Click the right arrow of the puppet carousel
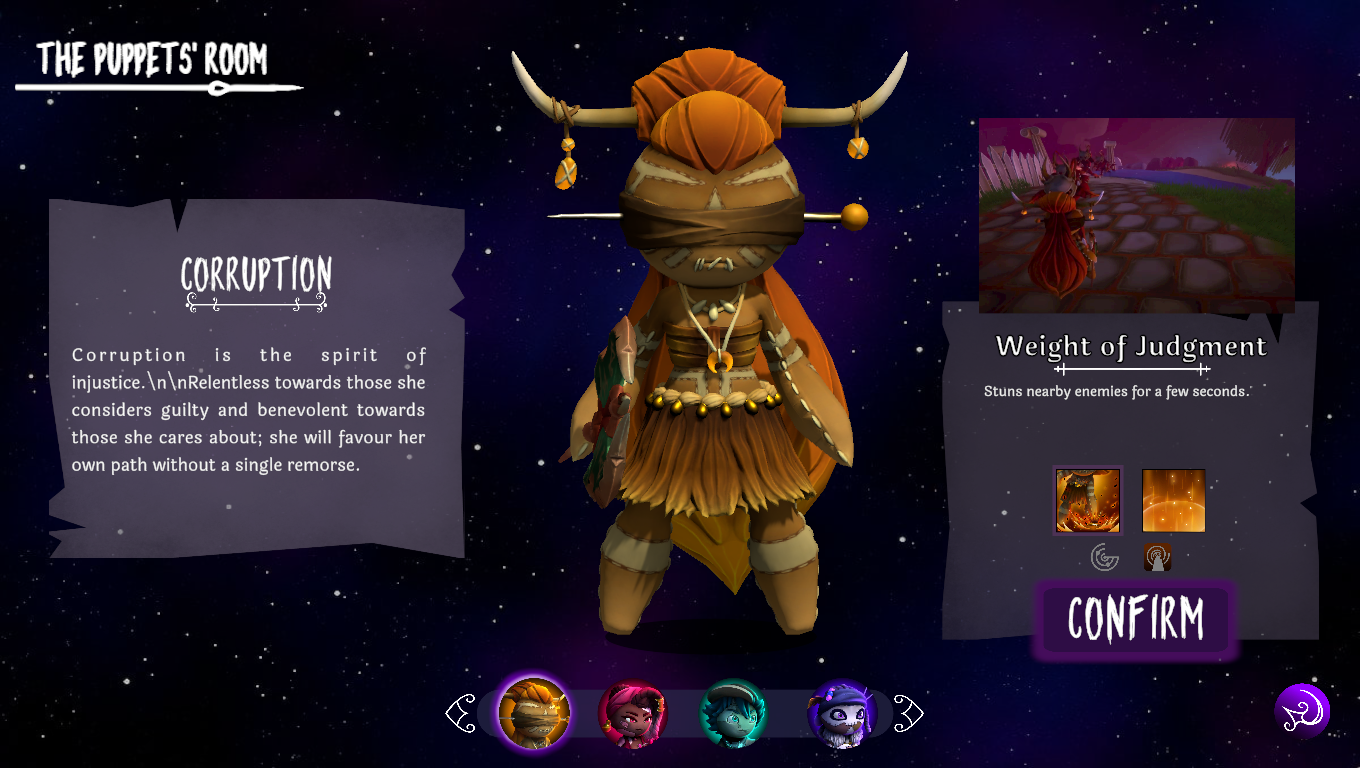Image resolution: width=1360 pixels, height=768 pixels. (908, 714)
